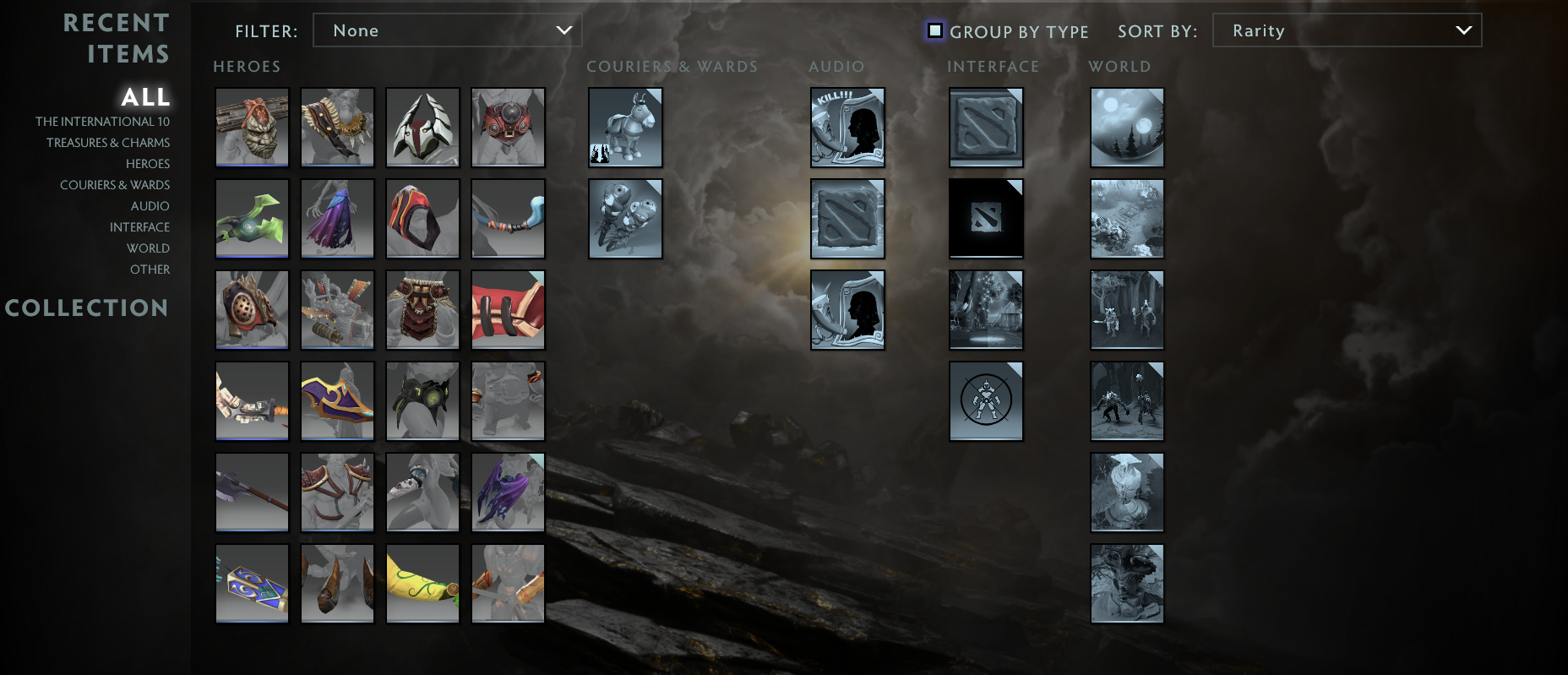Select the donkey courier thumbnail

click(x=625, y=127)
